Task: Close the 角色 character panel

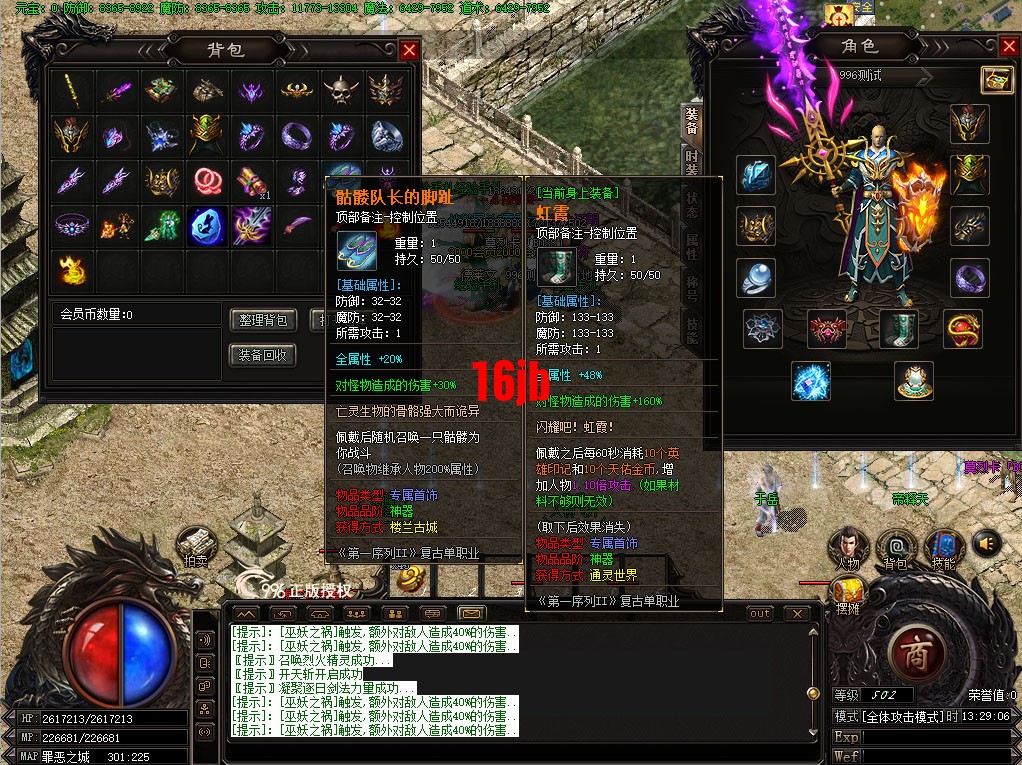Action: coord(1008,46)
